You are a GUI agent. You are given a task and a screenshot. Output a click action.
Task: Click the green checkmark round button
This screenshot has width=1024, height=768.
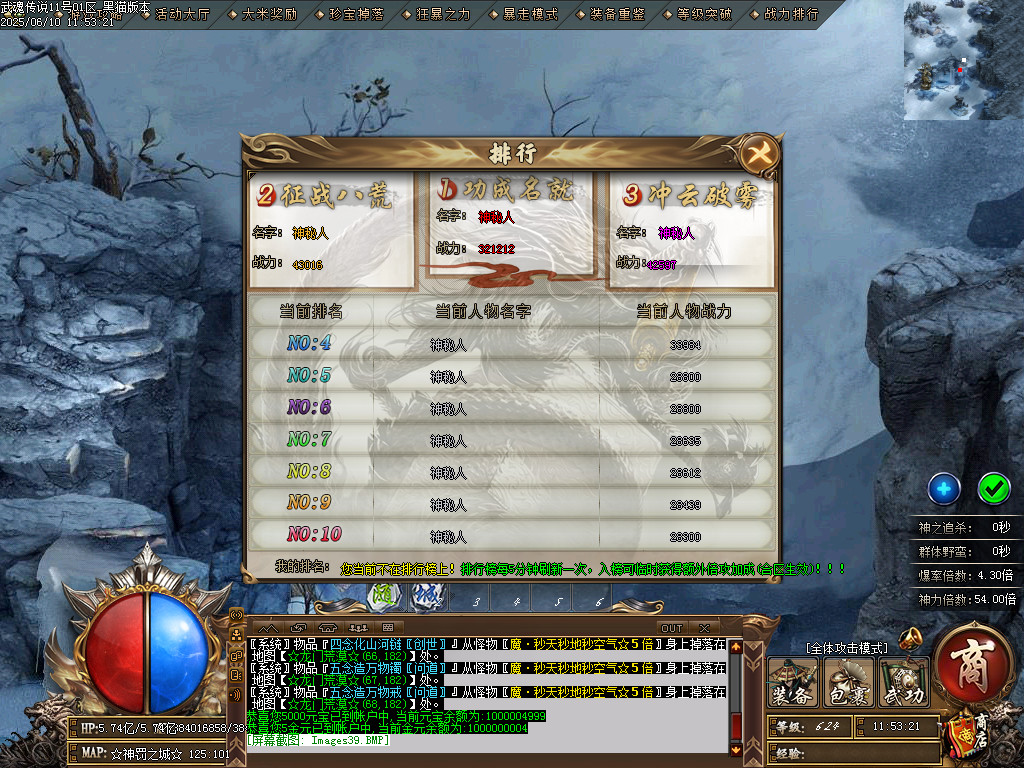pyautogui.click(x=994, y=488)
